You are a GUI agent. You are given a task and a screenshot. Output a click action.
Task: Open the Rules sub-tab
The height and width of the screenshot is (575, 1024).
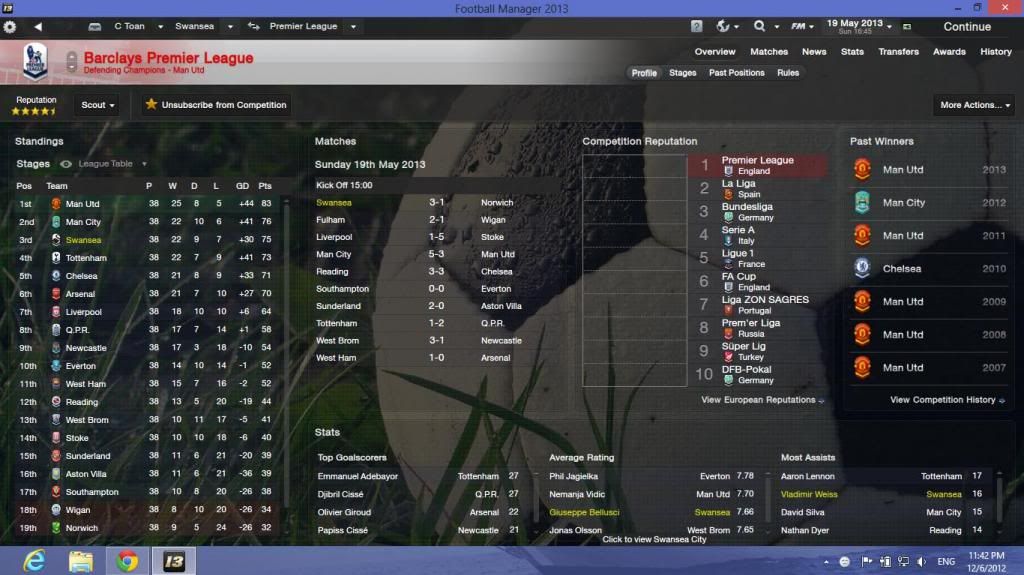[x=788, y=73]
